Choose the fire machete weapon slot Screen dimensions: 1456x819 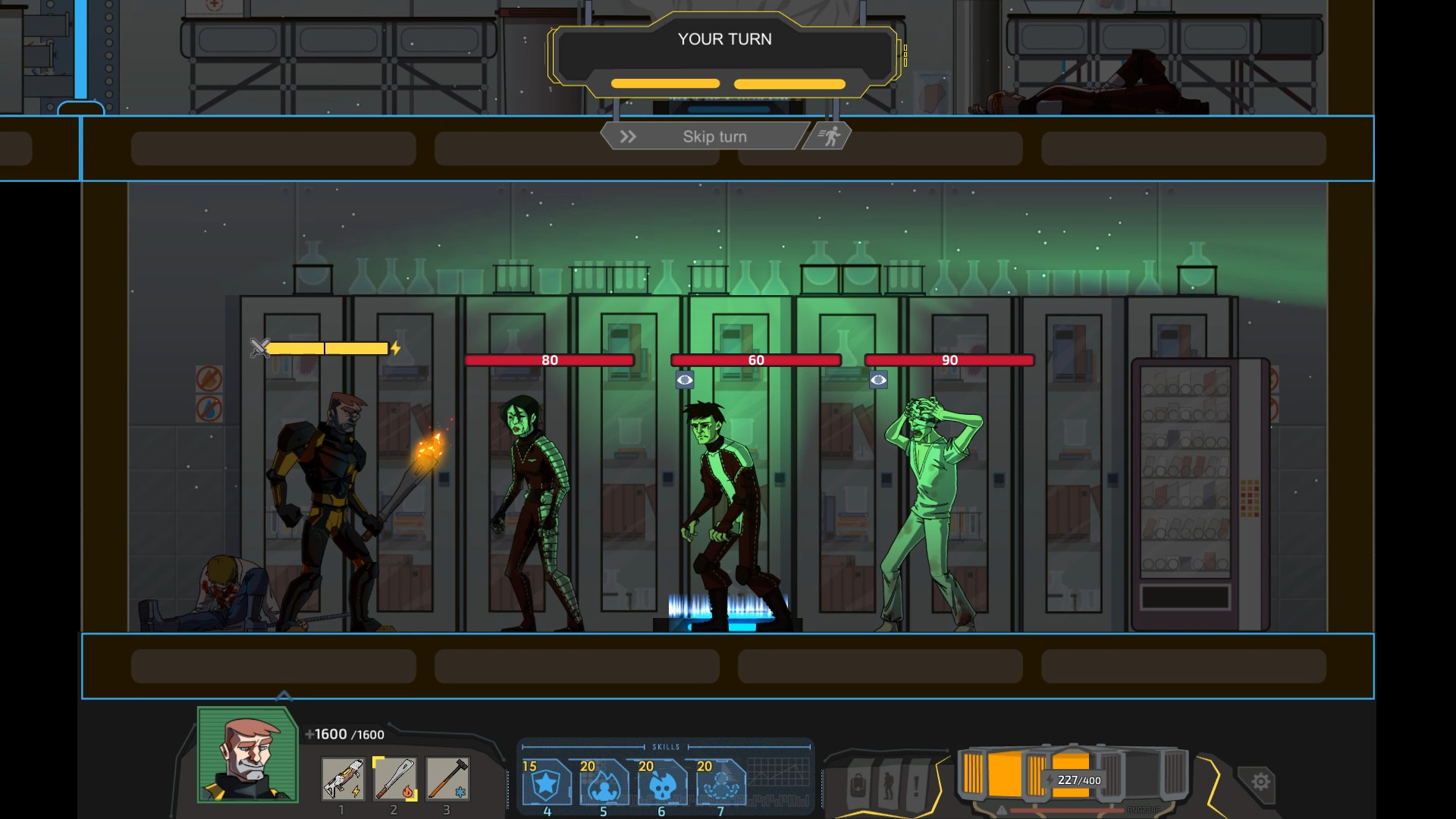(394, 780)
